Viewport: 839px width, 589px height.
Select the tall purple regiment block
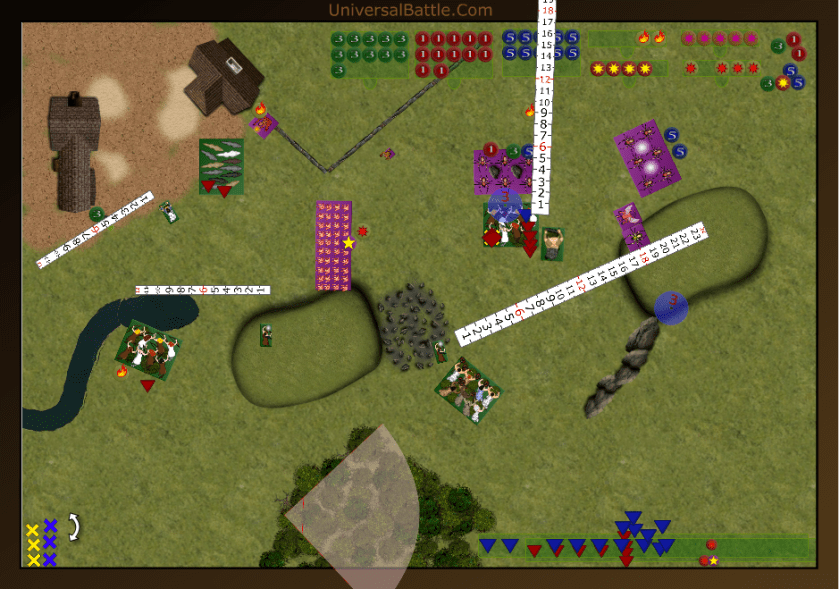334,246
